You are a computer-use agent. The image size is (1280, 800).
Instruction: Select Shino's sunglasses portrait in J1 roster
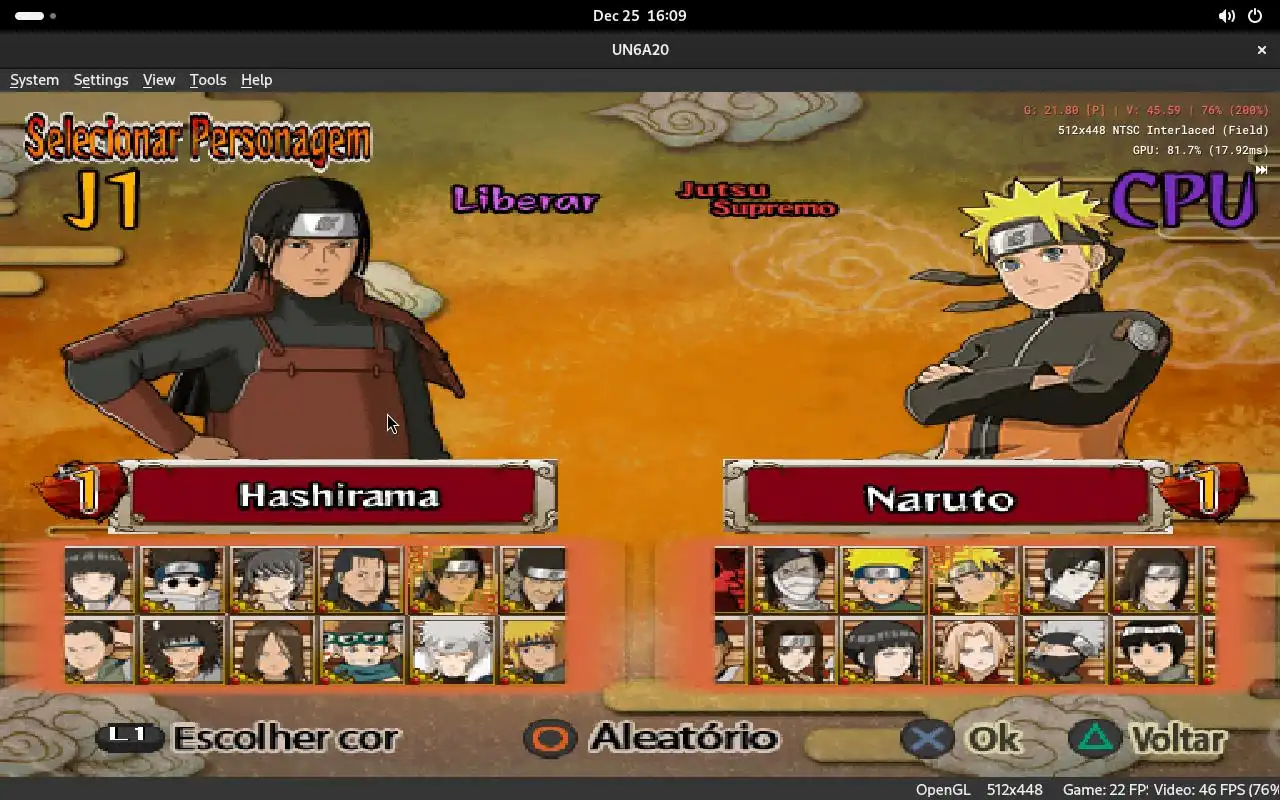tap(182, 579)
